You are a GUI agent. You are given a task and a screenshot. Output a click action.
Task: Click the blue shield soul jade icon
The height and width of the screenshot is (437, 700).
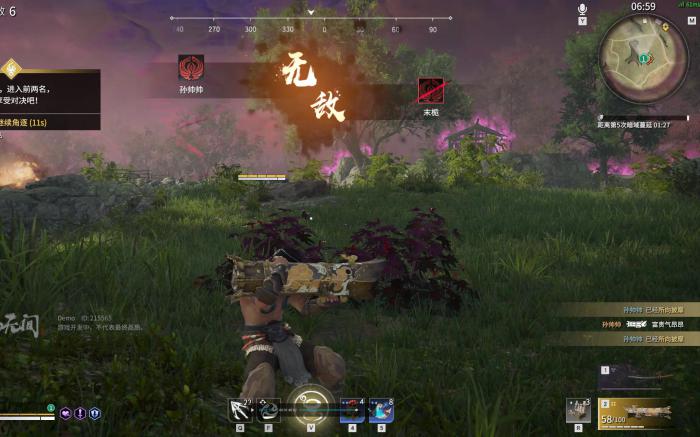pyautogui.click(x=95, y=413)
